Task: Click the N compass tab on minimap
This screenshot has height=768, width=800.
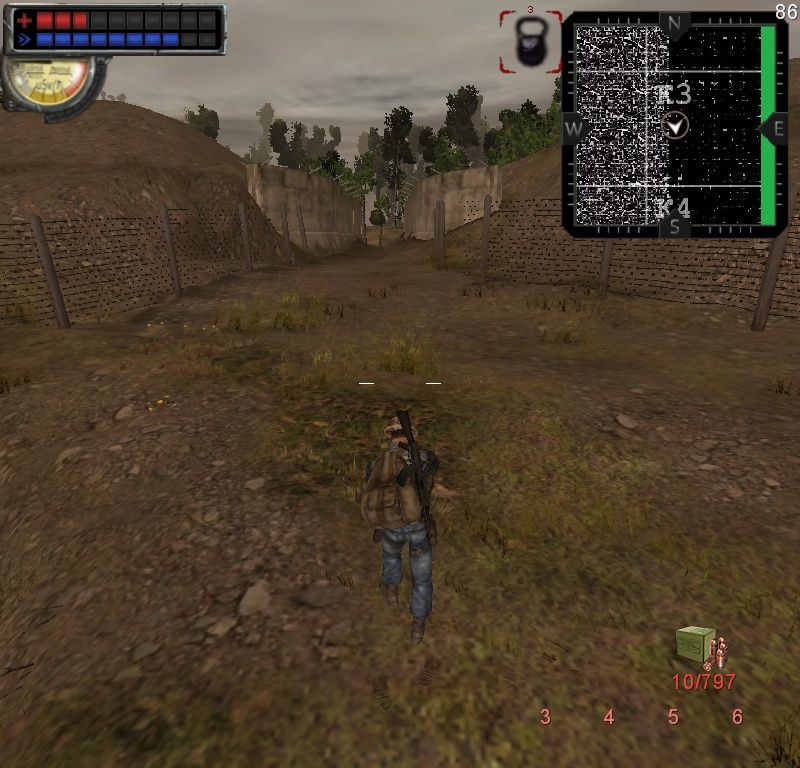Action: (674, 24)
